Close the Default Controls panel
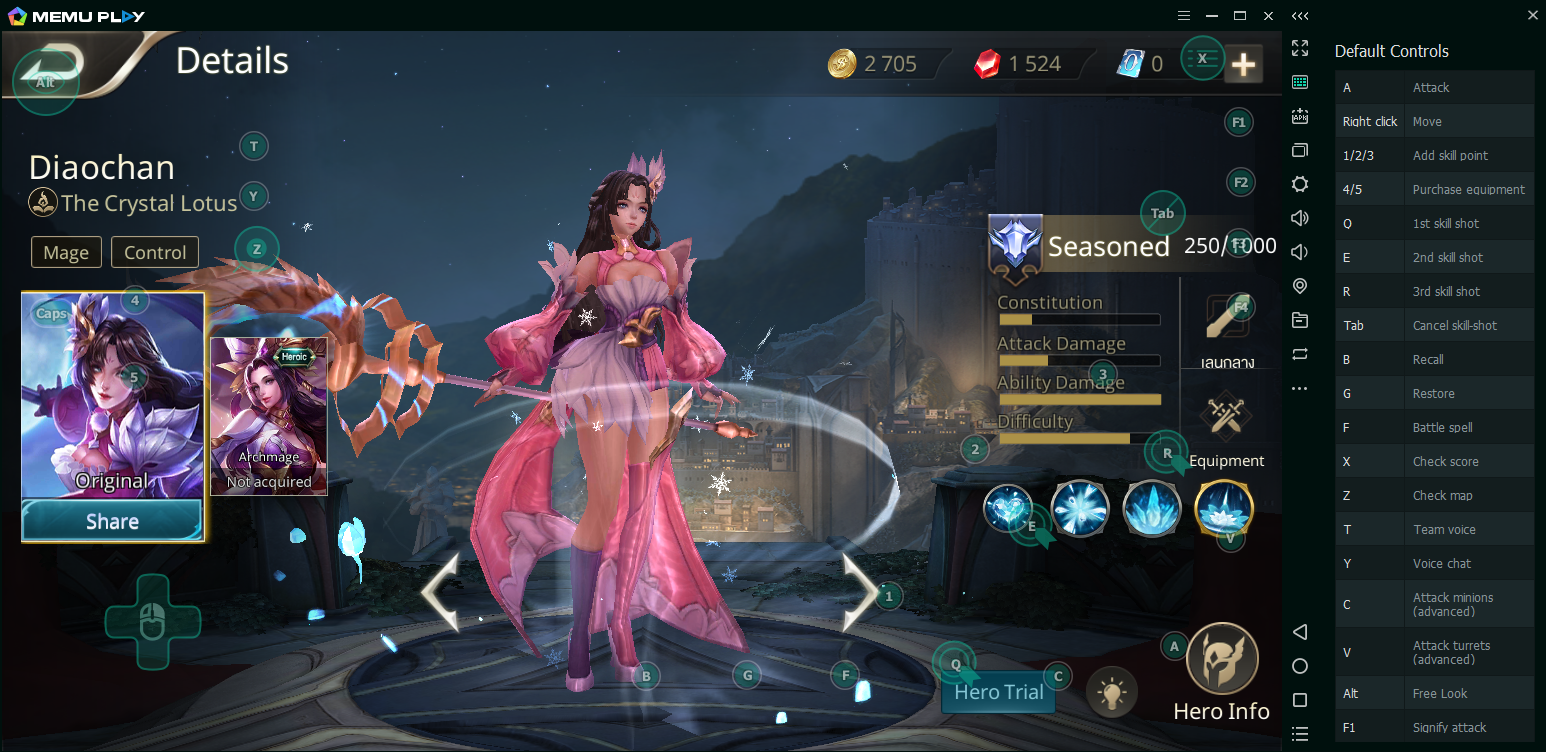The height and width of the screenshot is (752, 1546). click(x=1533, y=15)
